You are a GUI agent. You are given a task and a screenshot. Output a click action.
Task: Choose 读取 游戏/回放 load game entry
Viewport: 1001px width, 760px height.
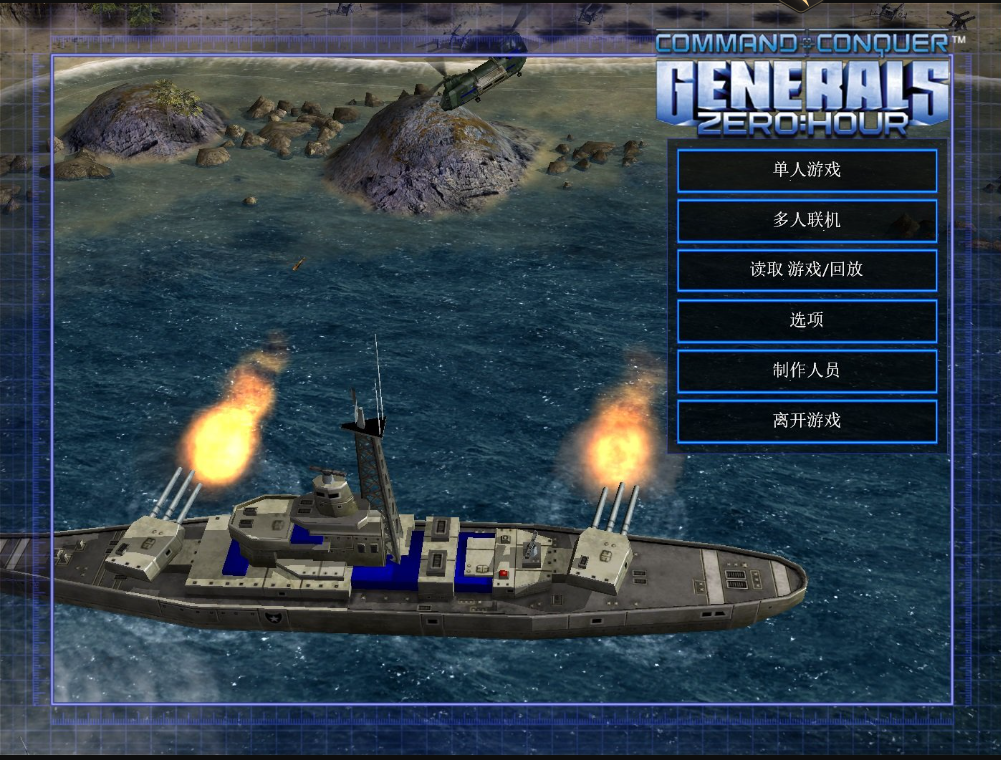(x=807, y=270)
